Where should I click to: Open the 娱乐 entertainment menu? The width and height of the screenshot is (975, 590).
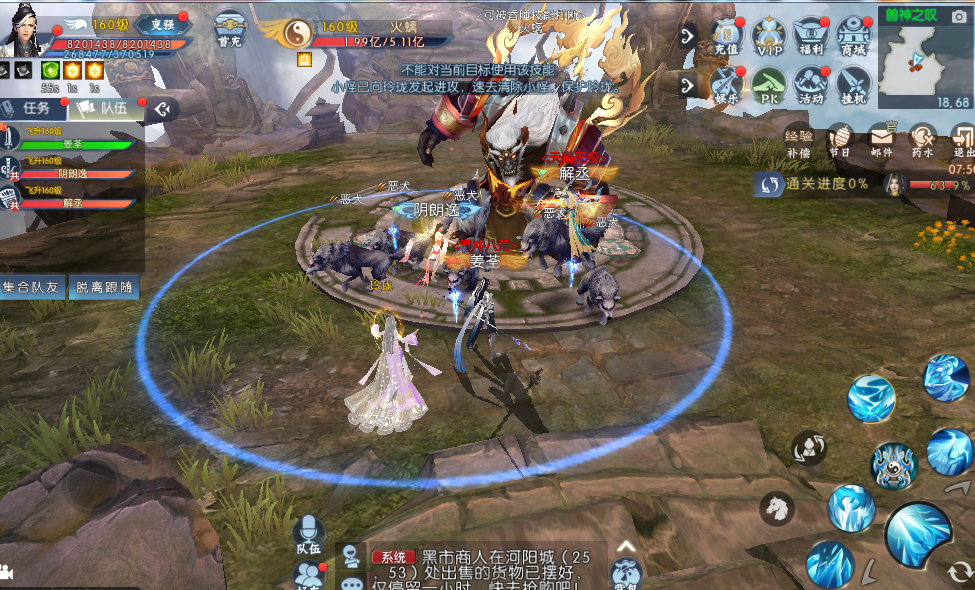(x=727, y=86)
